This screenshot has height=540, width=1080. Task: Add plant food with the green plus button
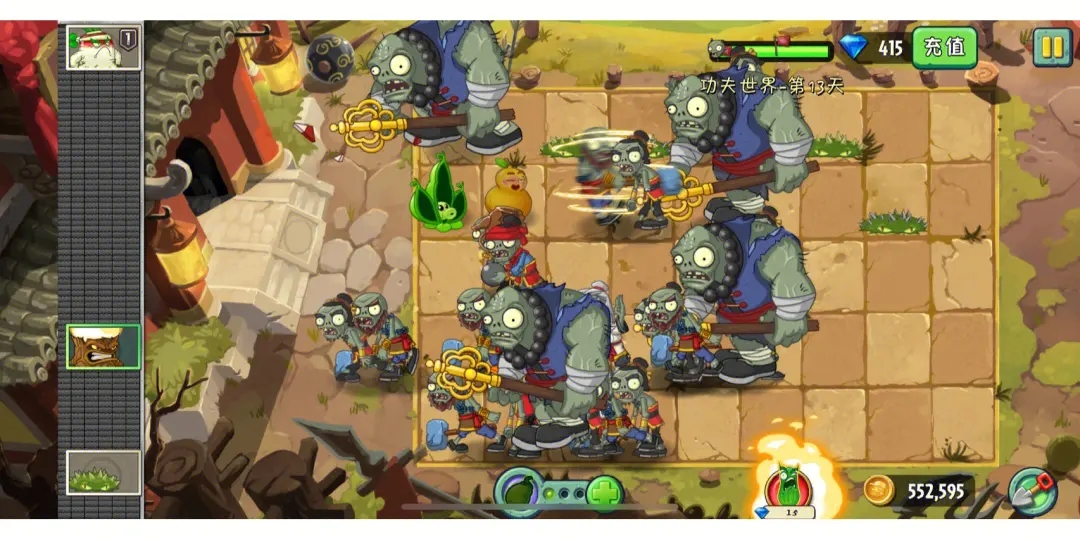point(604,492)
